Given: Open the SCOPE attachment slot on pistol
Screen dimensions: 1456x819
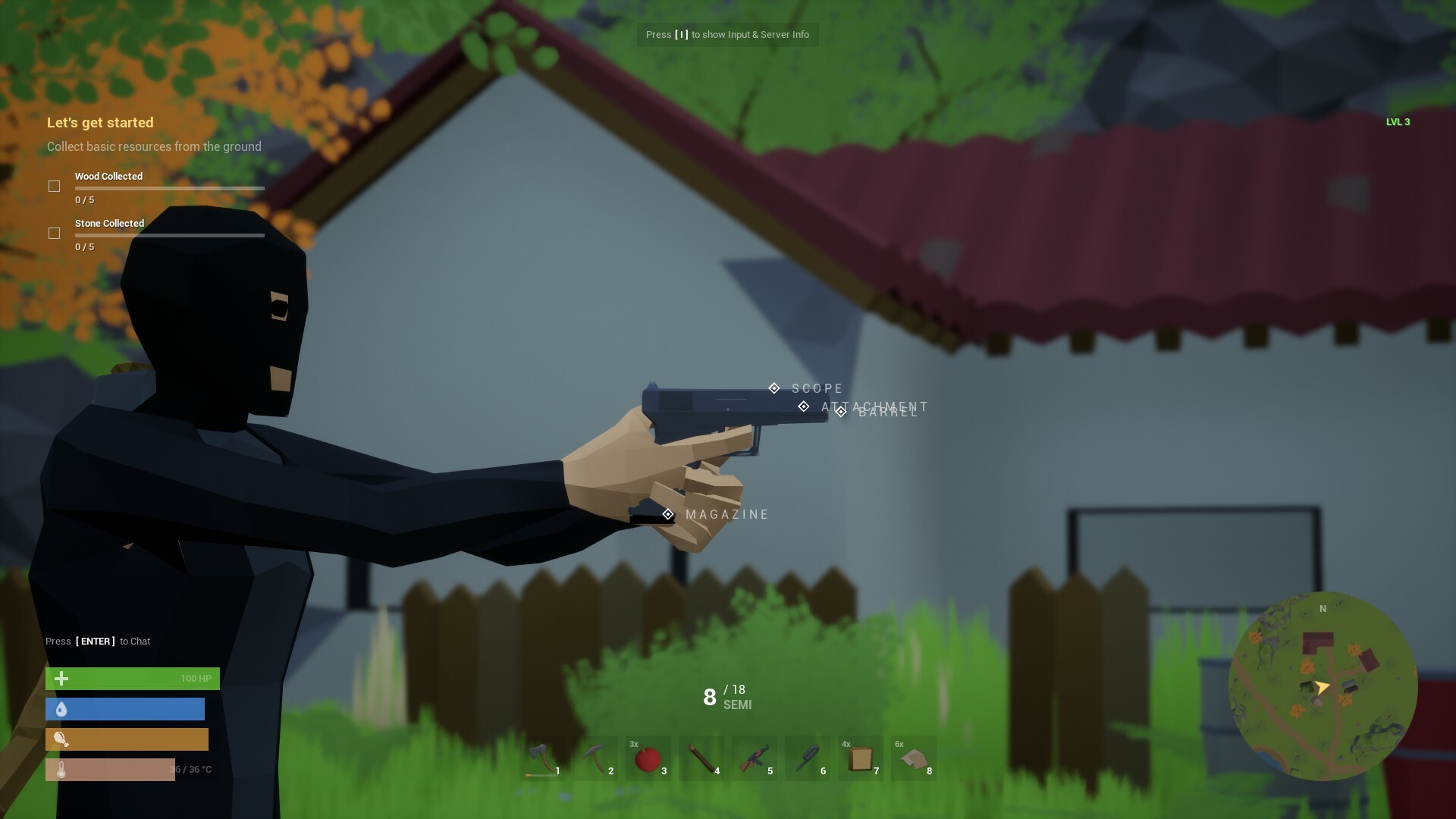Looking at the screenshot, I should 774,388.
